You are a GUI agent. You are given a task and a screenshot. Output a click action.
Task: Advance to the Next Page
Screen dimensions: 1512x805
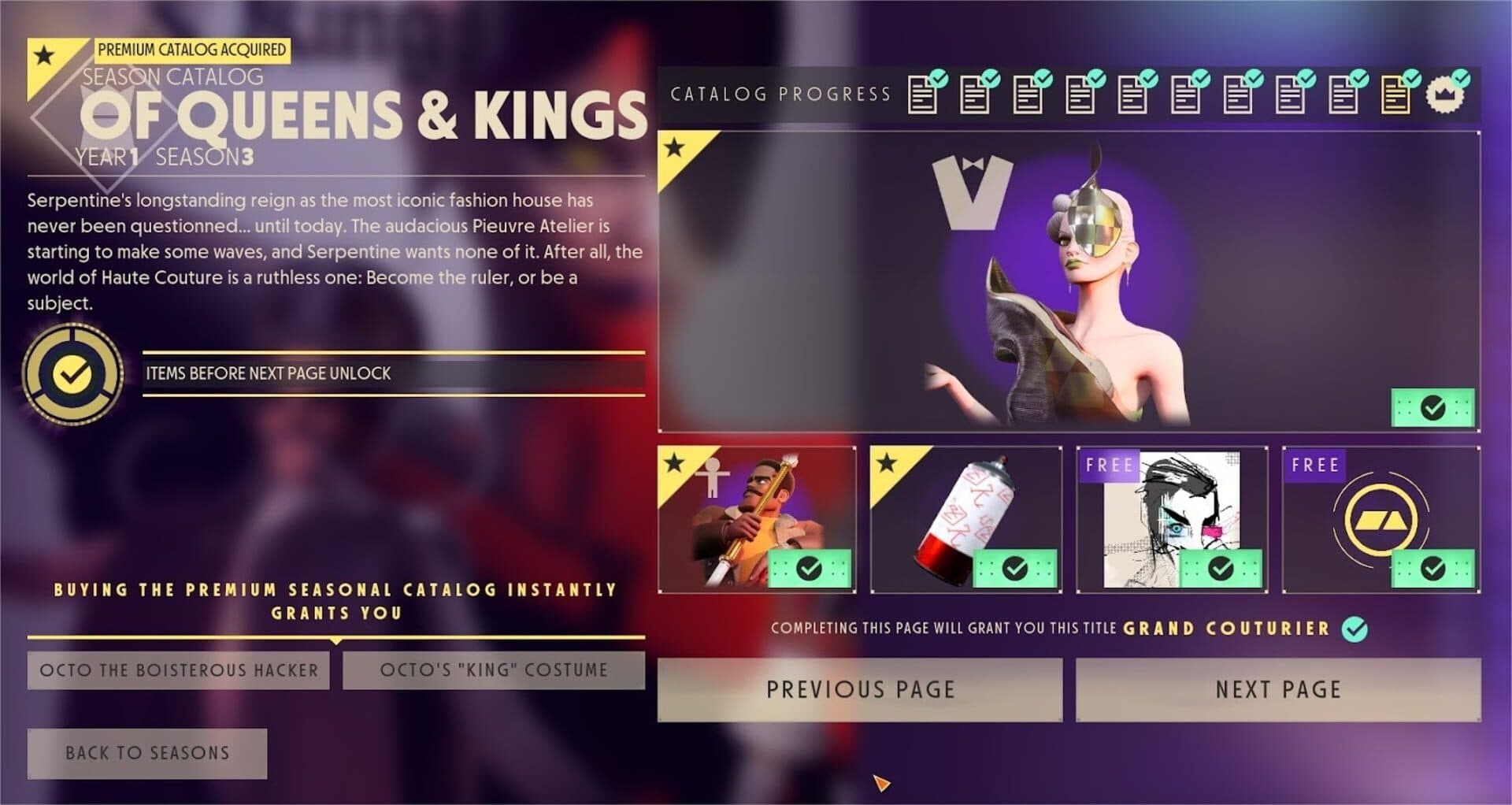coord(1277,690)
